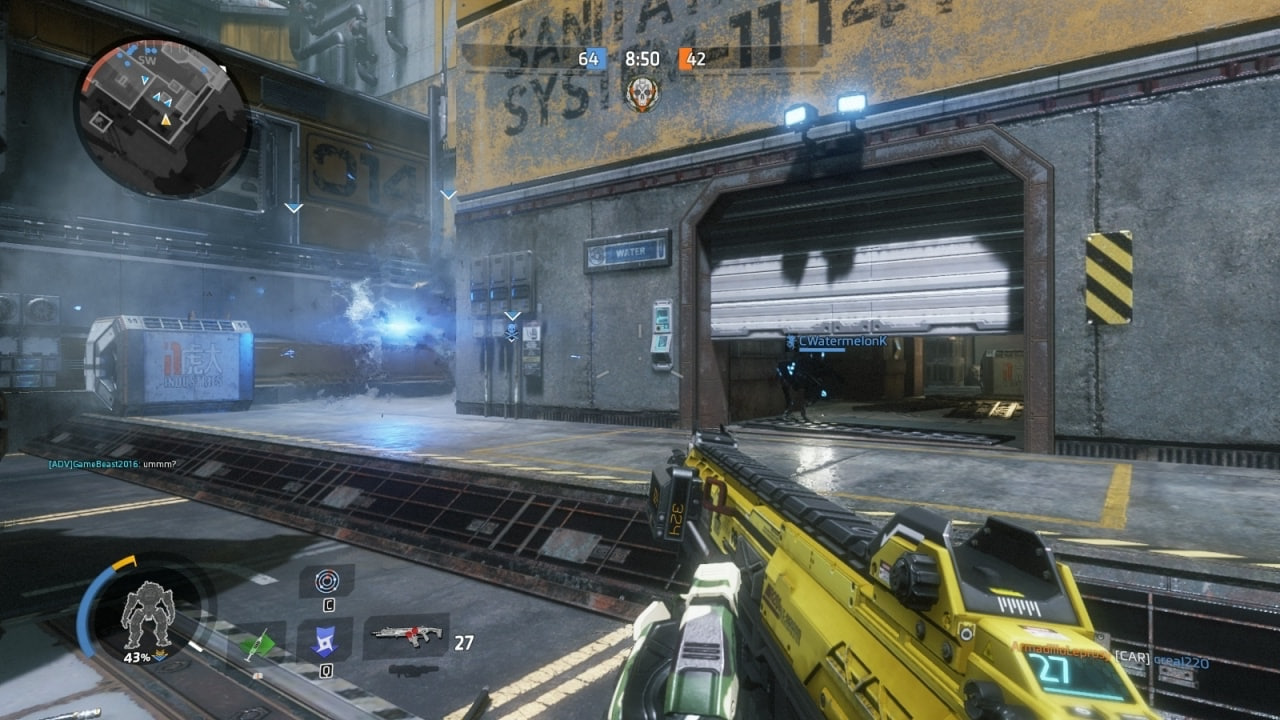Select the blue shuriken ordnance icon
The height and width of the screenshot is (720, 1280).
click(326, 642)
